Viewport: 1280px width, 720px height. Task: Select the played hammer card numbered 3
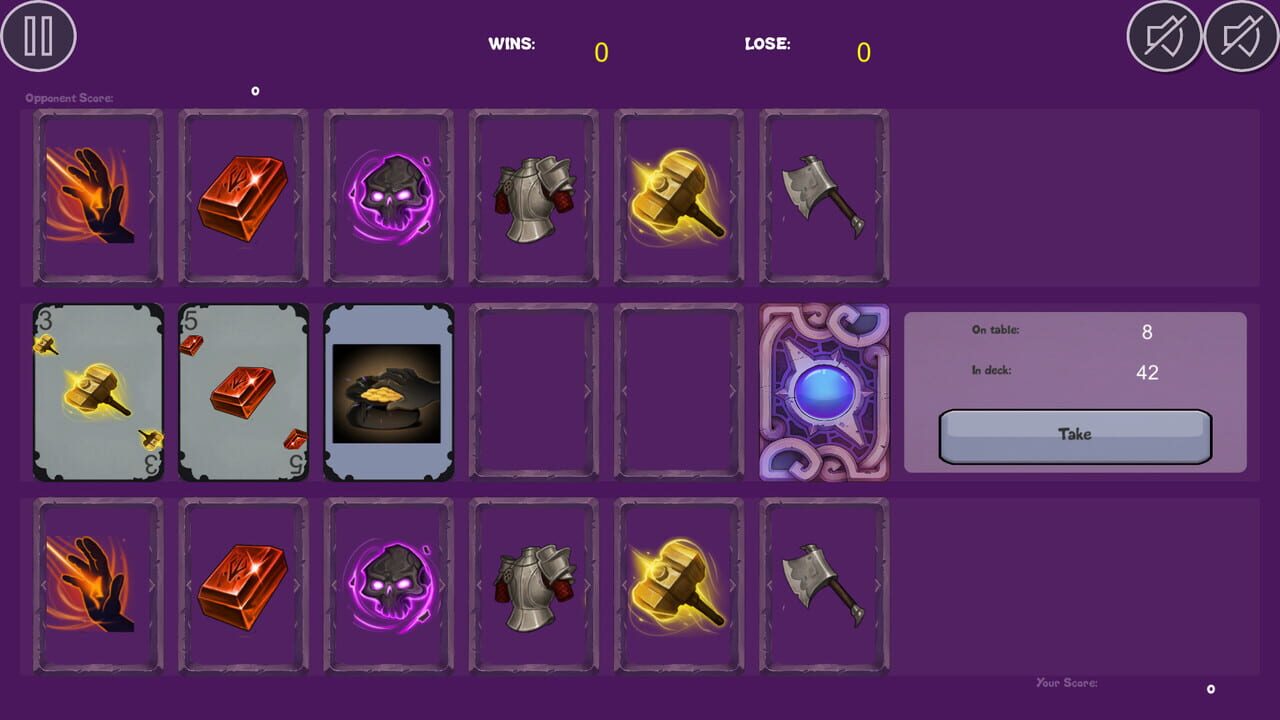[97, 392]
